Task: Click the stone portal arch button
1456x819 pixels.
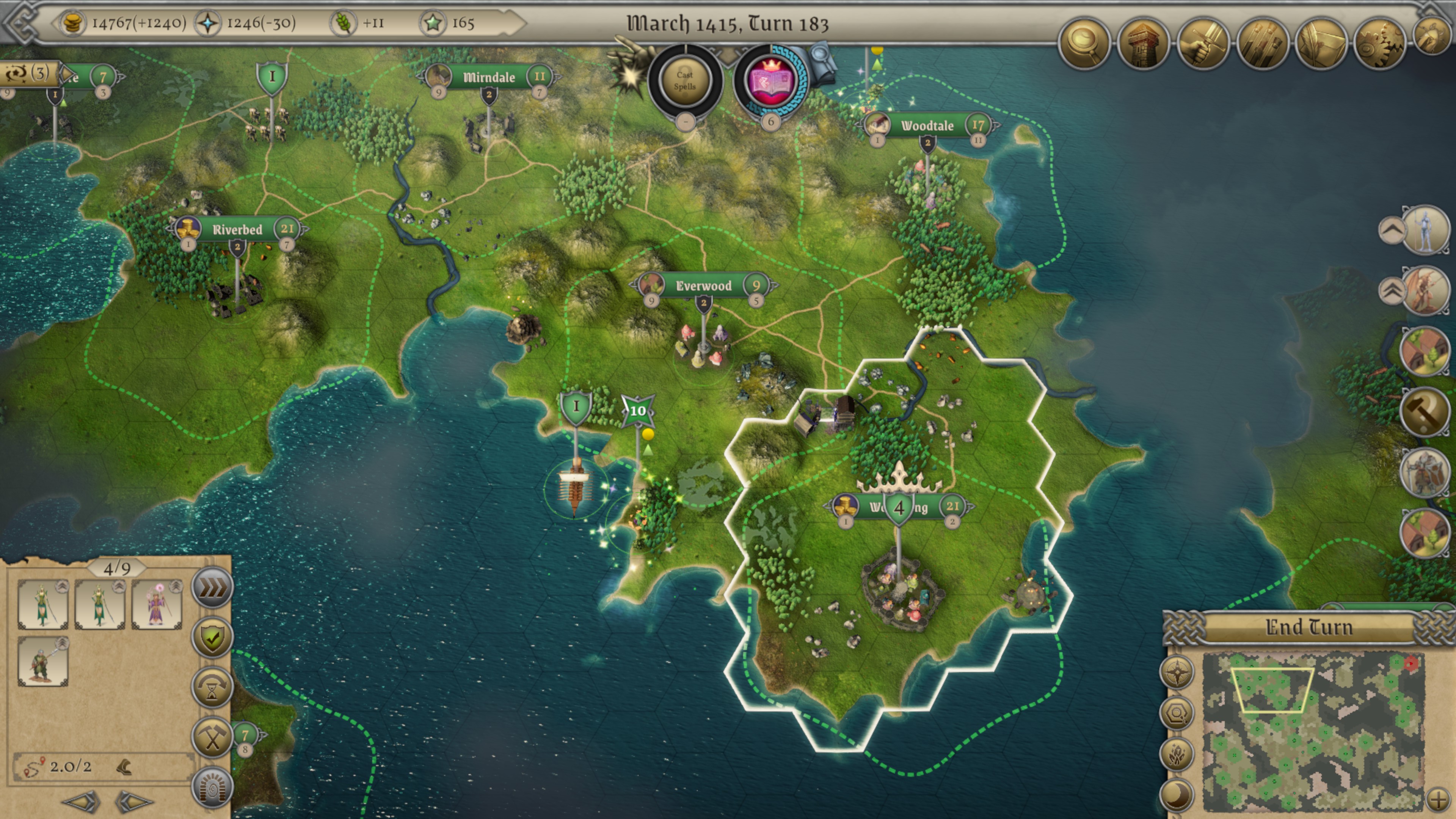Action: click(212, 786)
